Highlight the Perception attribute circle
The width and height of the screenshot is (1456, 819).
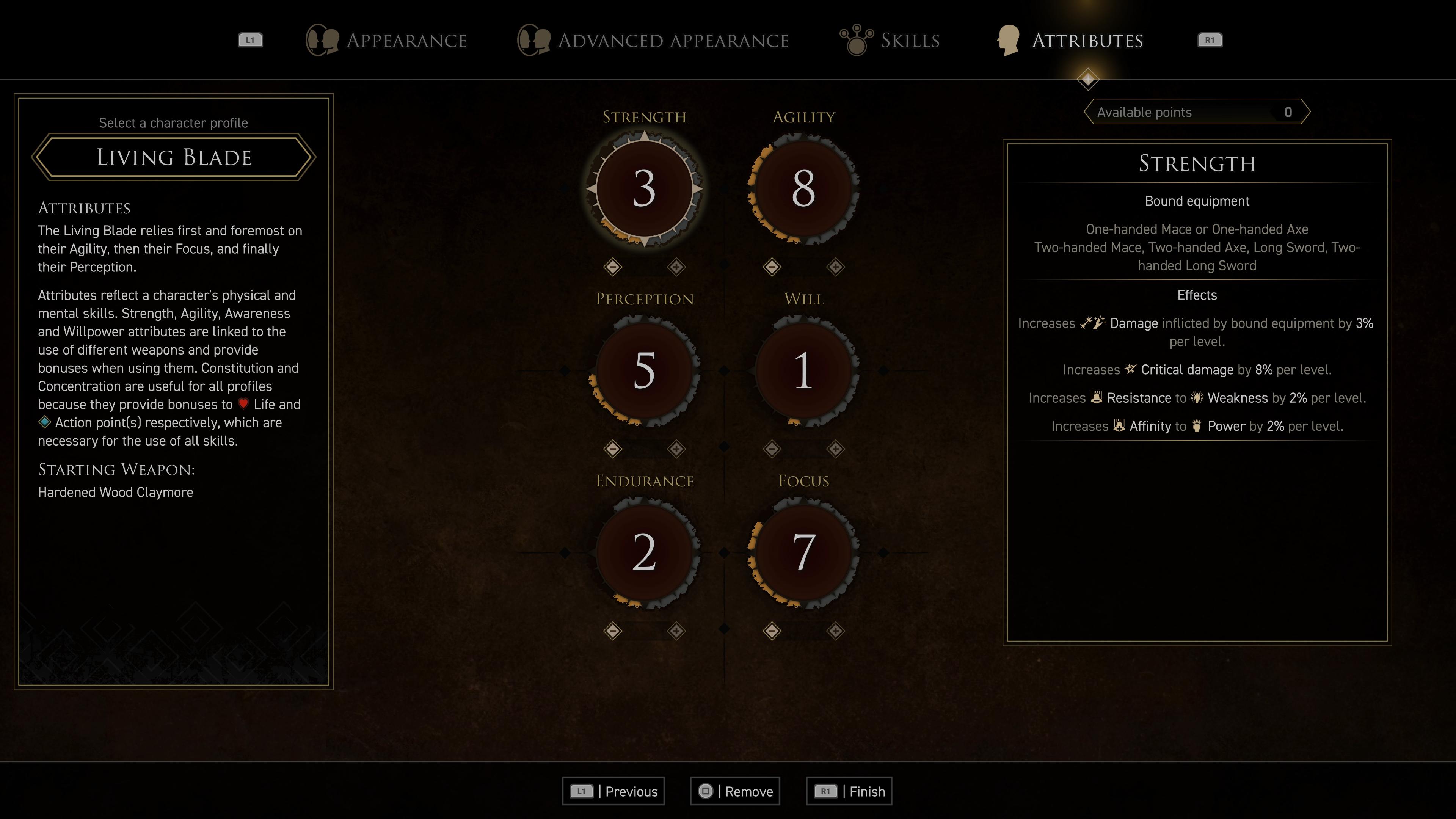pos(644,371)
